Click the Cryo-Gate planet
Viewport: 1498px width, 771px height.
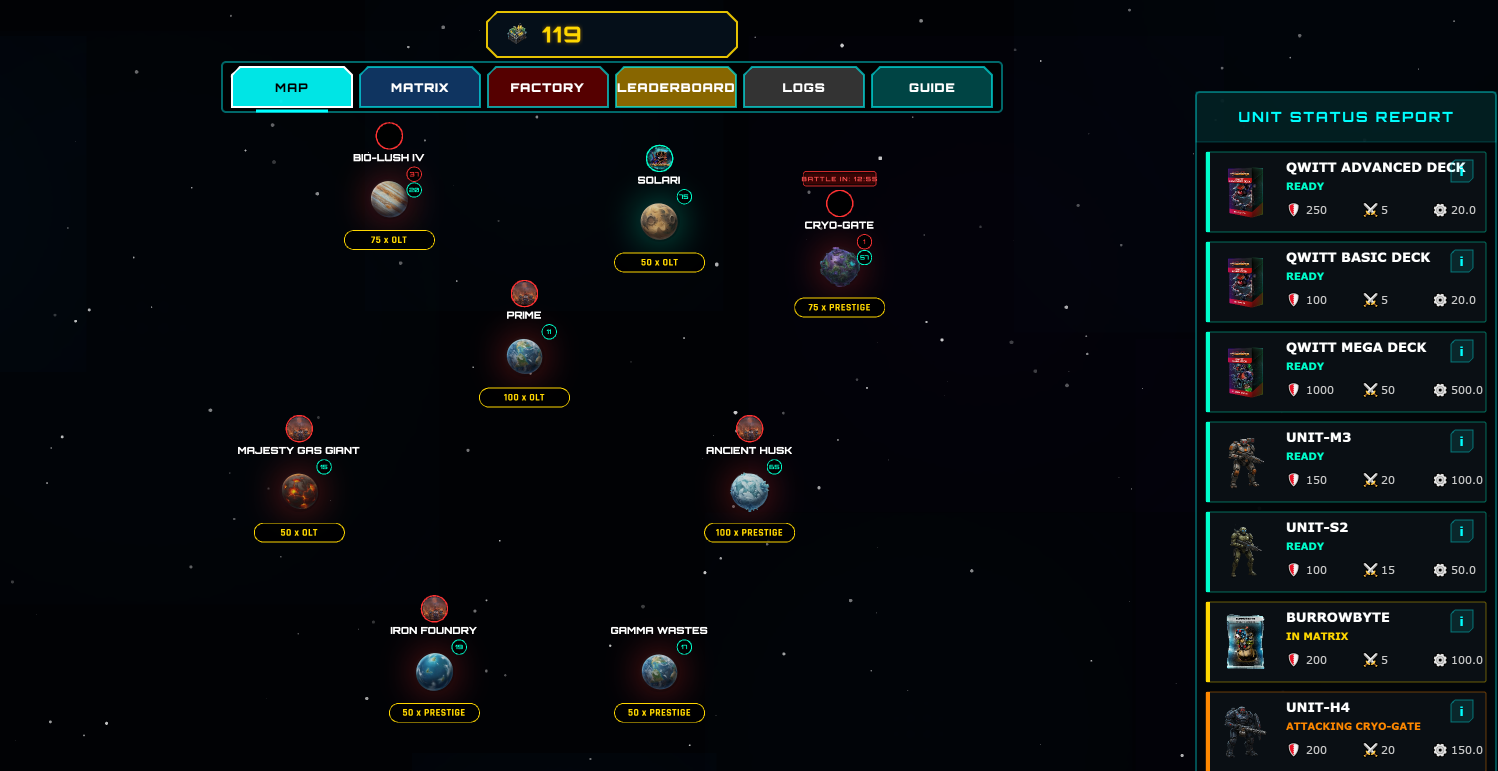pyautogui.click(x=839, y=266)
